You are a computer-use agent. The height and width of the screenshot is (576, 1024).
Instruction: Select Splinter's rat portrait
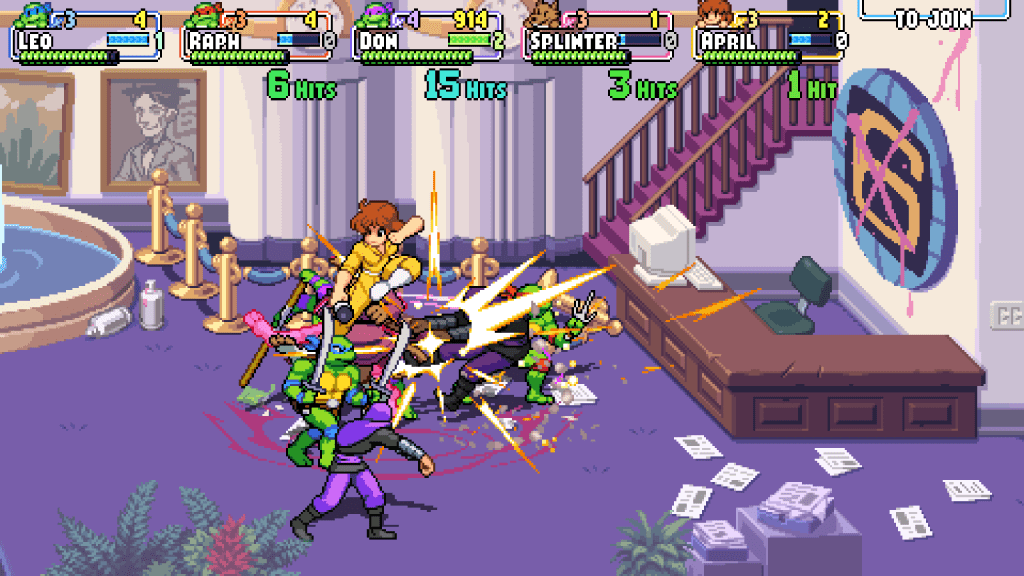[546, 13]
